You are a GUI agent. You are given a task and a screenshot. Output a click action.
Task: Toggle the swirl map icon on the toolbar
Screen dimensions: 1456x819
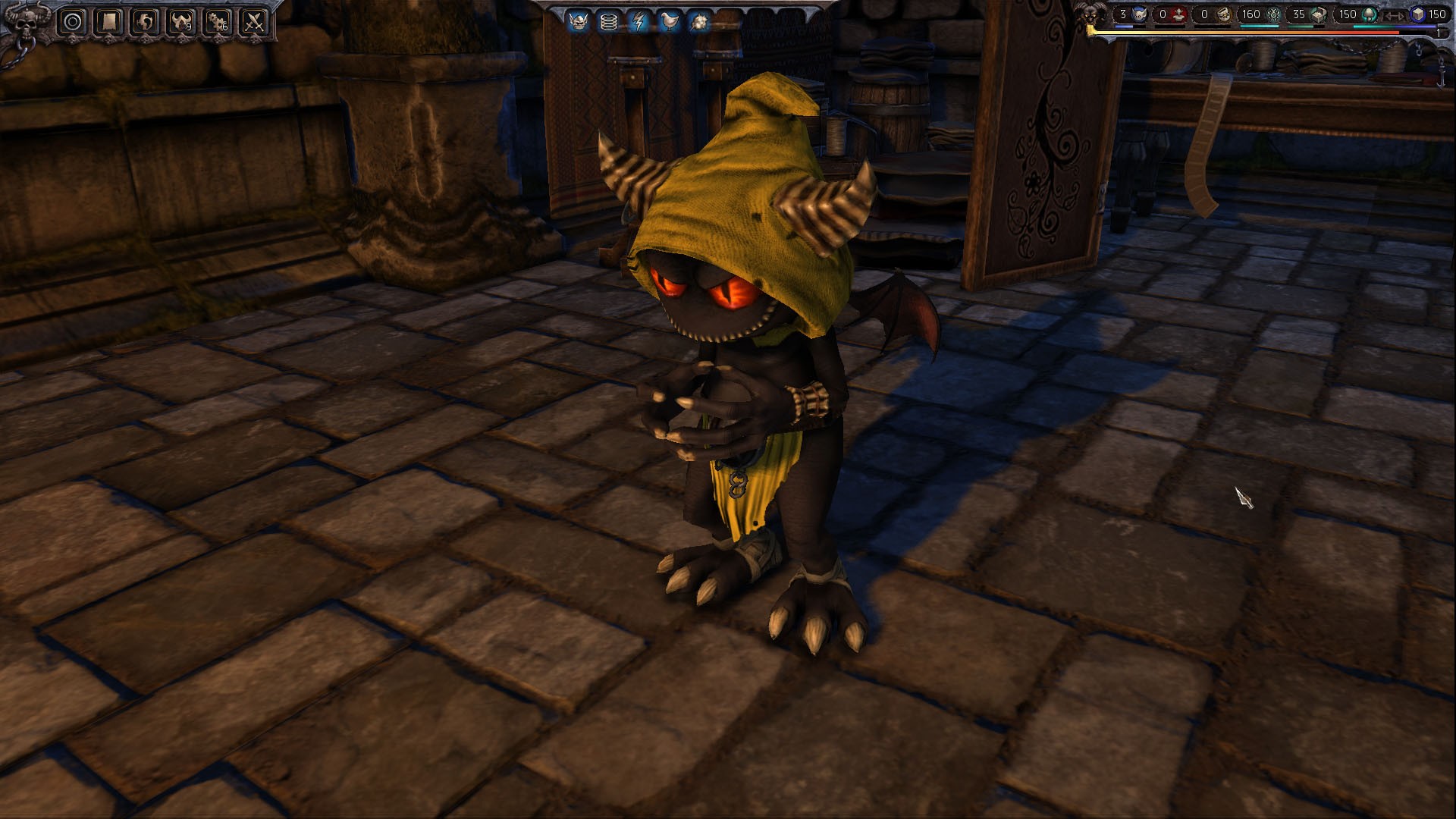point(144,20)
